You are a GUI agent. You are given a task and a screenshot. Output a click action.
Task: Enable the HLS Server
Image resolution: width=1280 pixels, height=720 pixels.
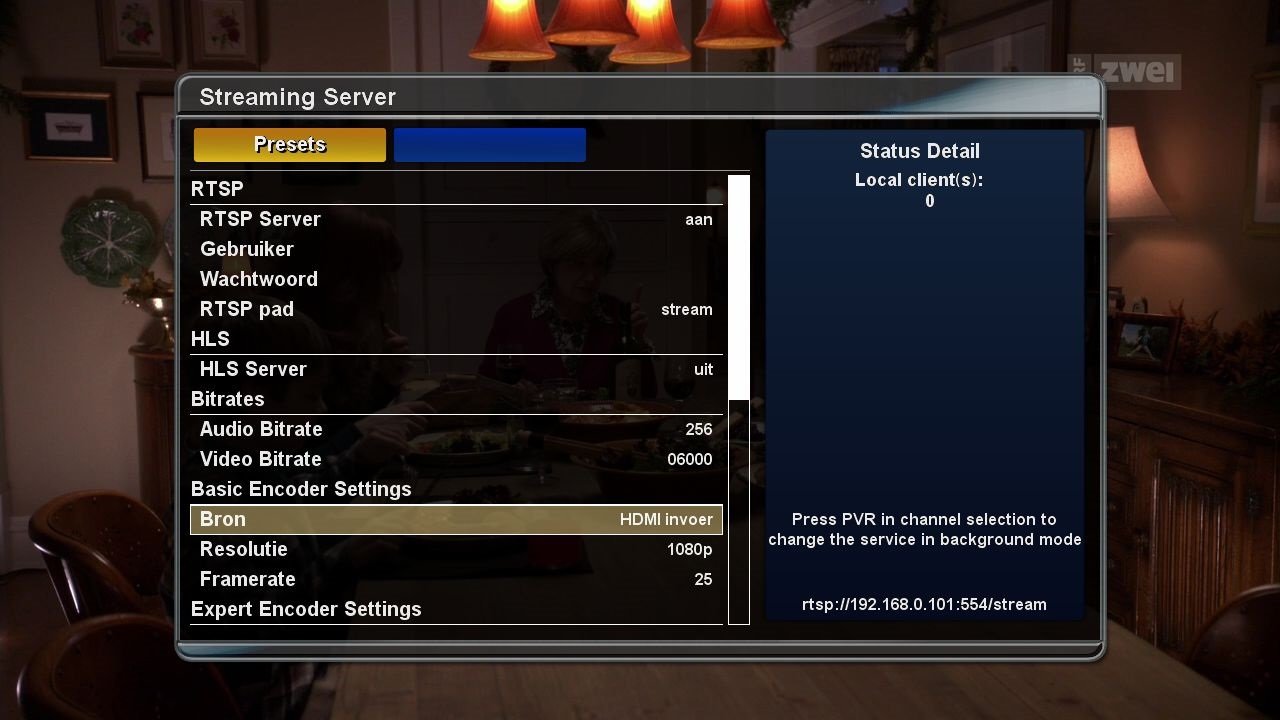coord(456,368)
